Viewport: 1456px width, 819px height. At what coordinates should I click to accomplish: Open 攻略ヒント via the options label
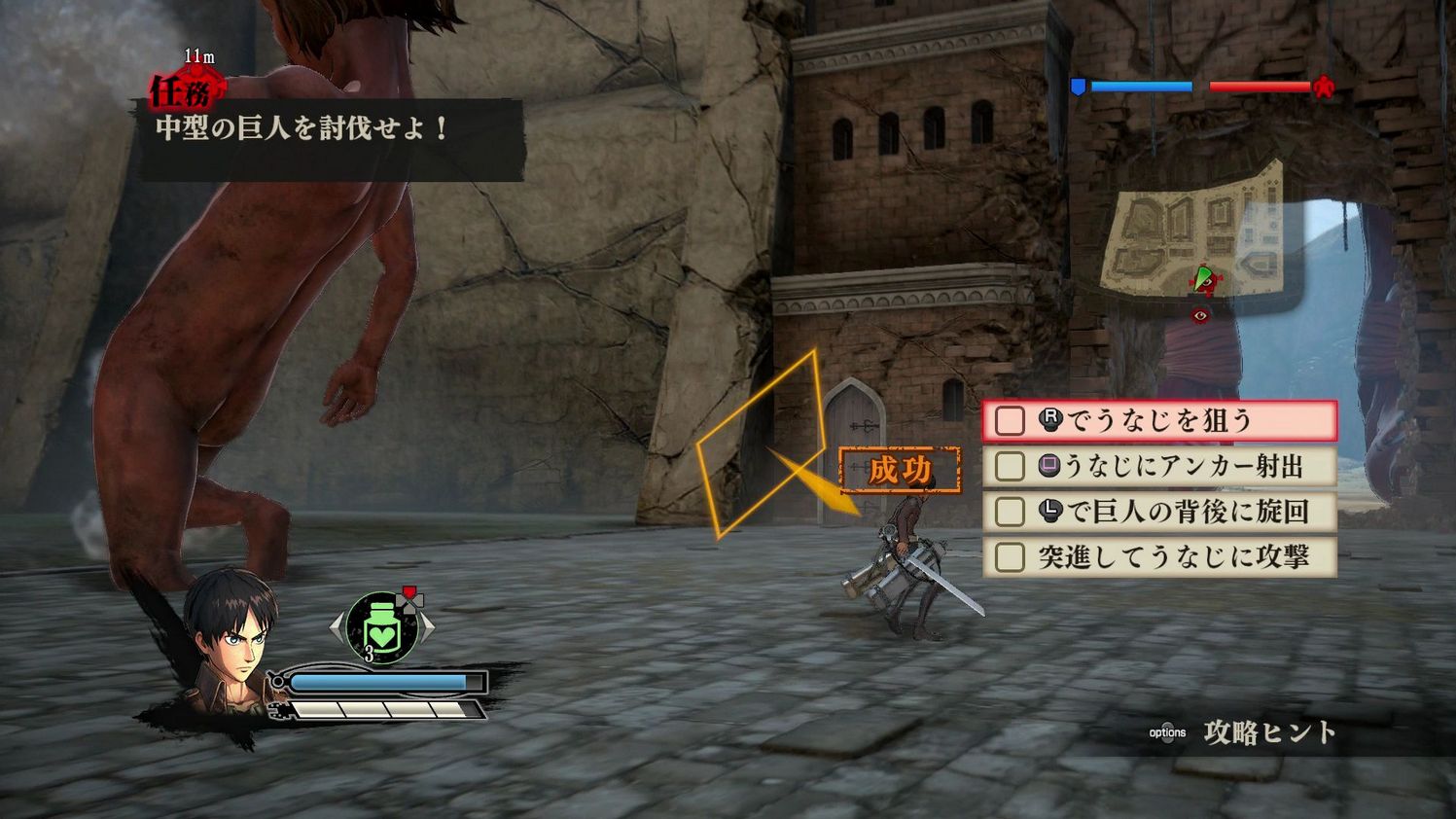[x=1166, y=731]
